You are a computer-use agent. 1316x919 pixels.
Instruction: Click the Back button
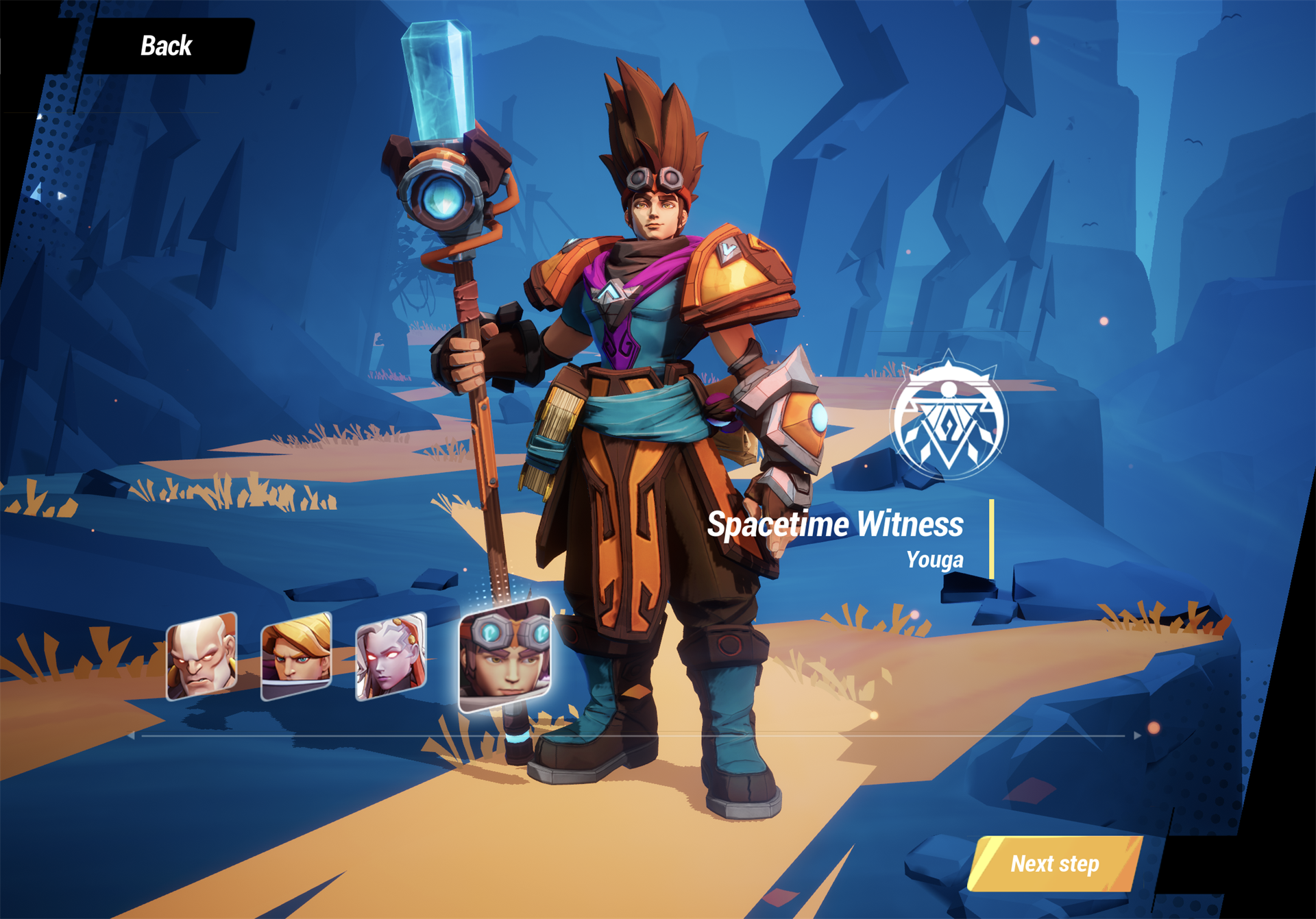(x=164, y=46)
